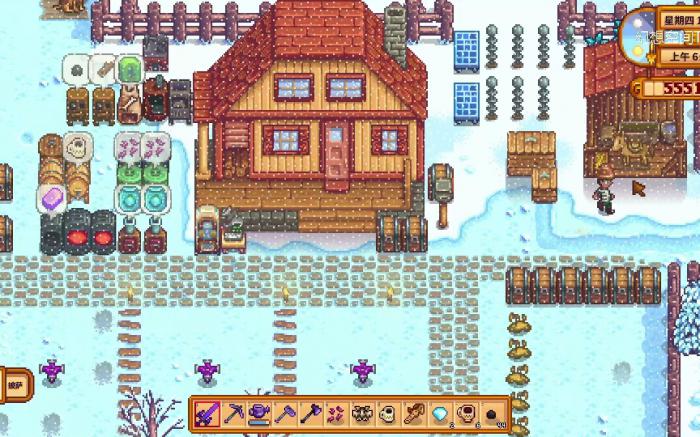Select the purple Galaxy Sword slot
The image size is (700, 437).
(208, 414)
